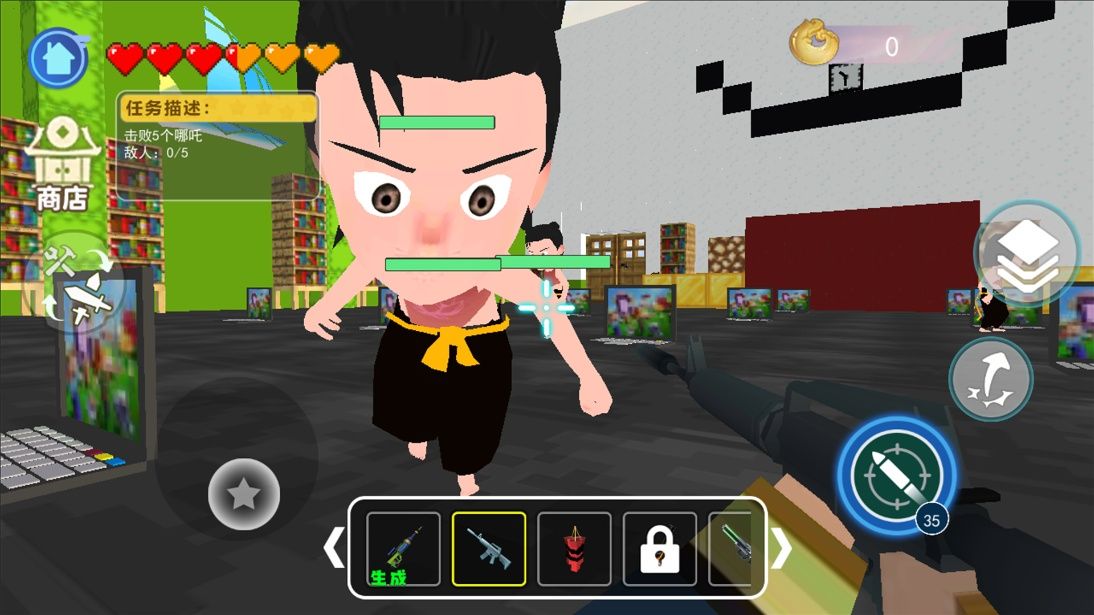
Task: Select the 生成 spawner gun slot
Action: 403,549
